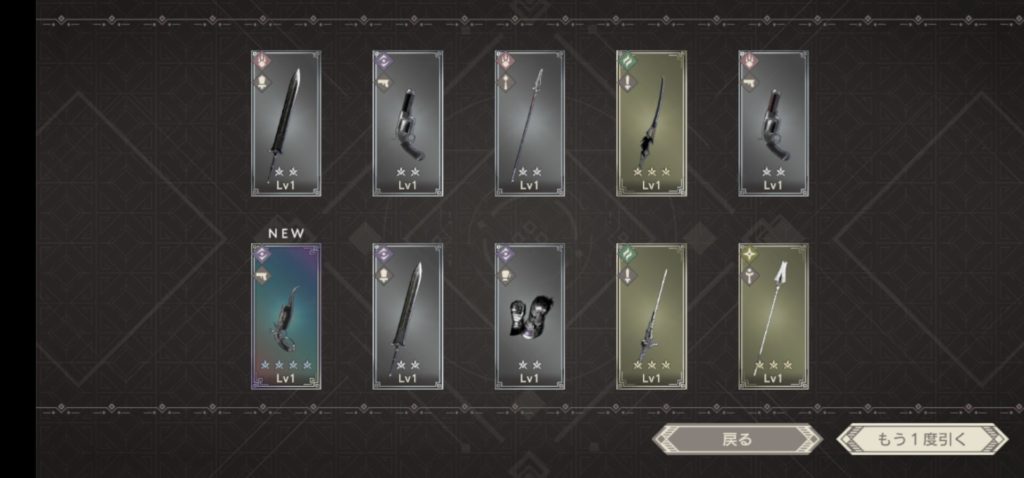Select the NEW four-star gun card
This screenshot has height=478, width=1024.
(286, 316)
